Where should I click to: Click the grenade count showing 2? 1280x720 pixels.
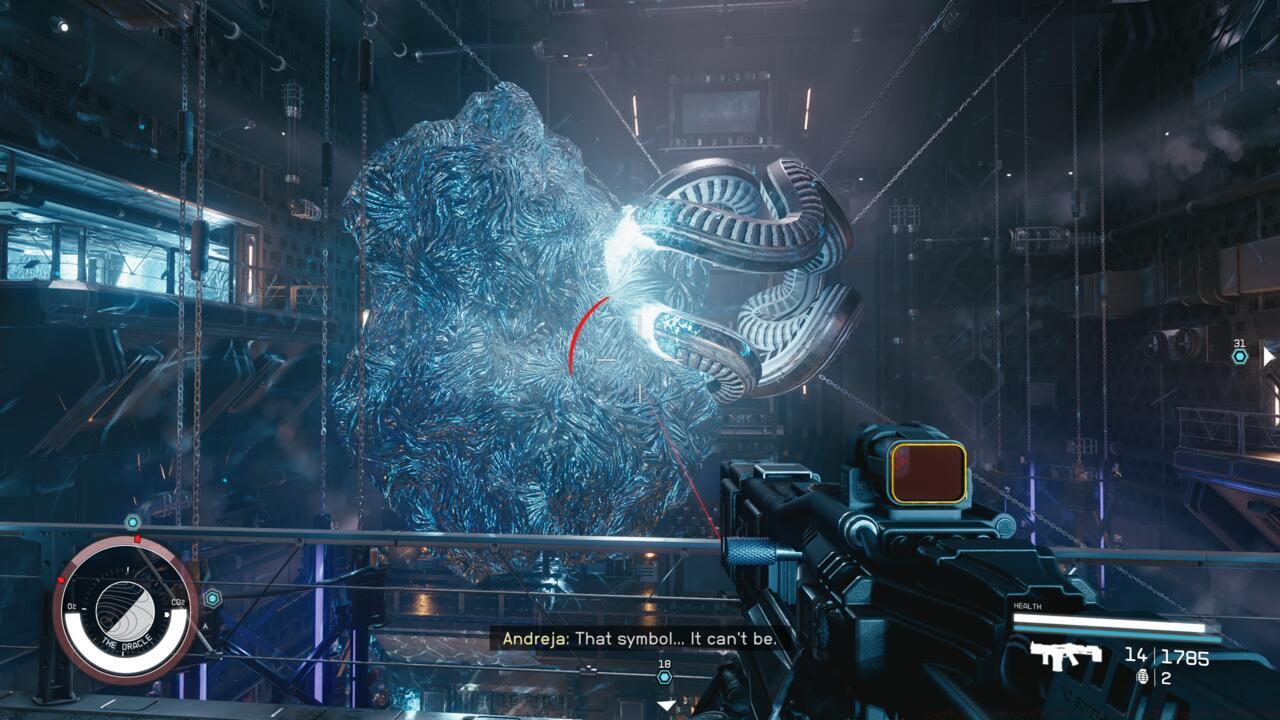(x=1166, y=677)
